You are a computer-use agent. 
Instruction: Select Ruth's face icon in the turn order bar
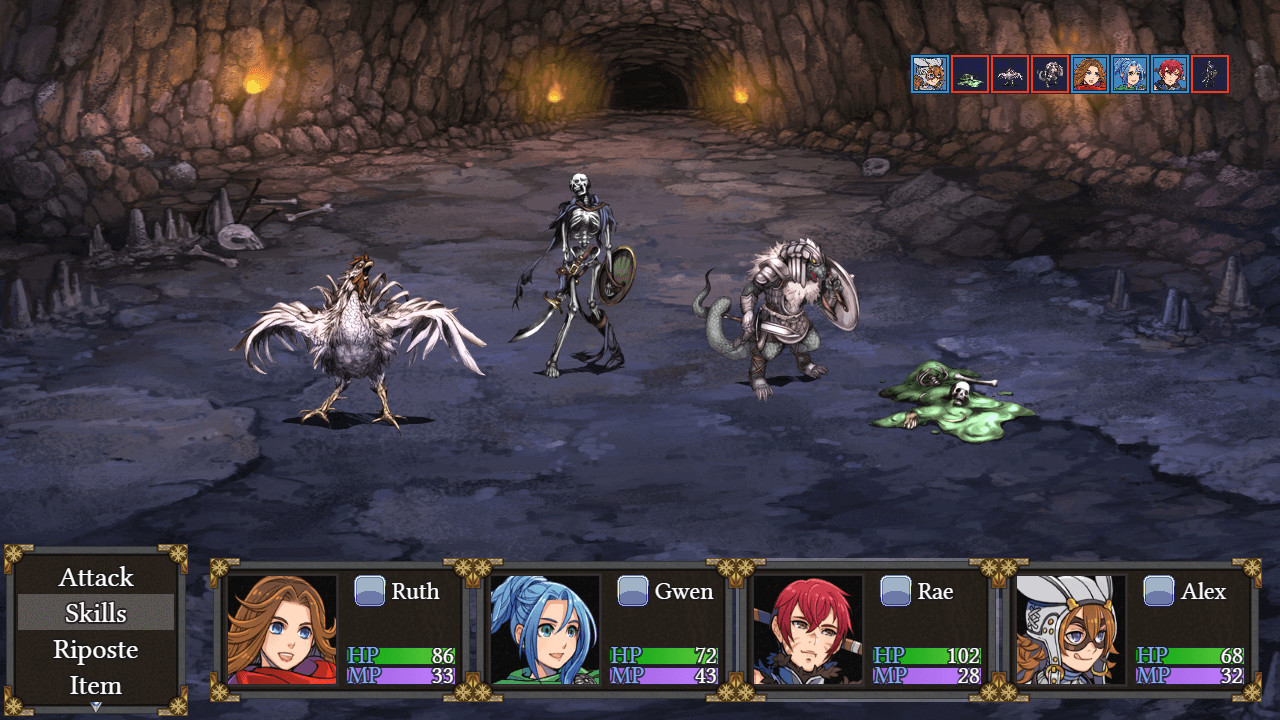(1090, 73)
